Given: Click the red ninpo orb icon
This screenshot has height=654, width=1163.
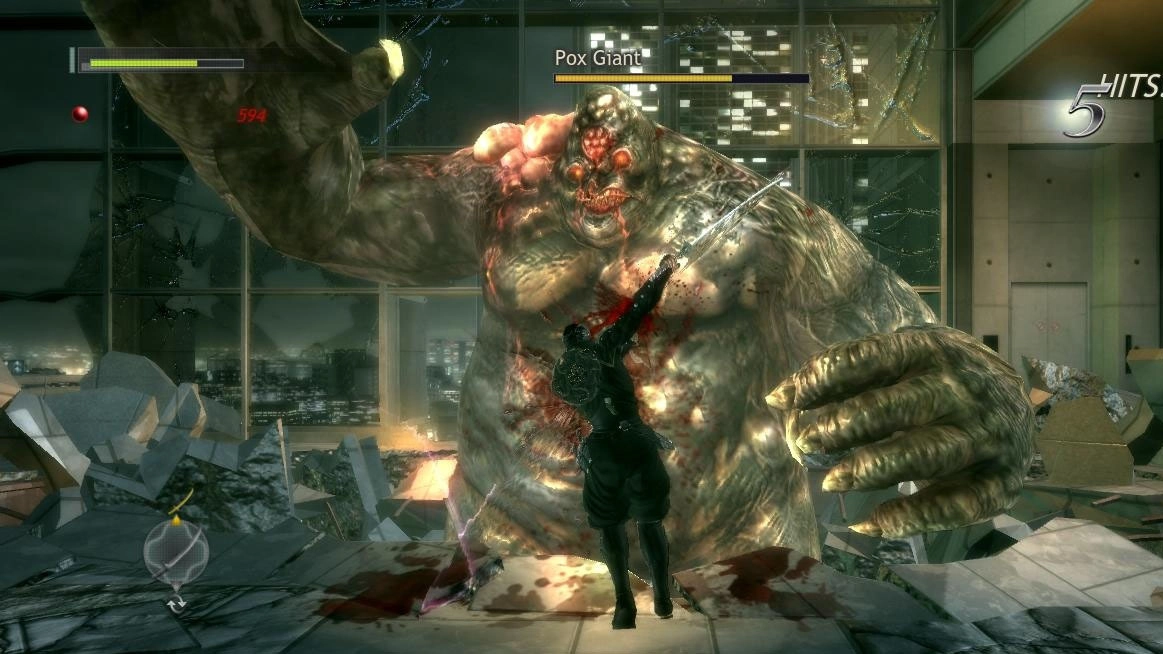Looking at the screenshot, I should coord(80,114).
